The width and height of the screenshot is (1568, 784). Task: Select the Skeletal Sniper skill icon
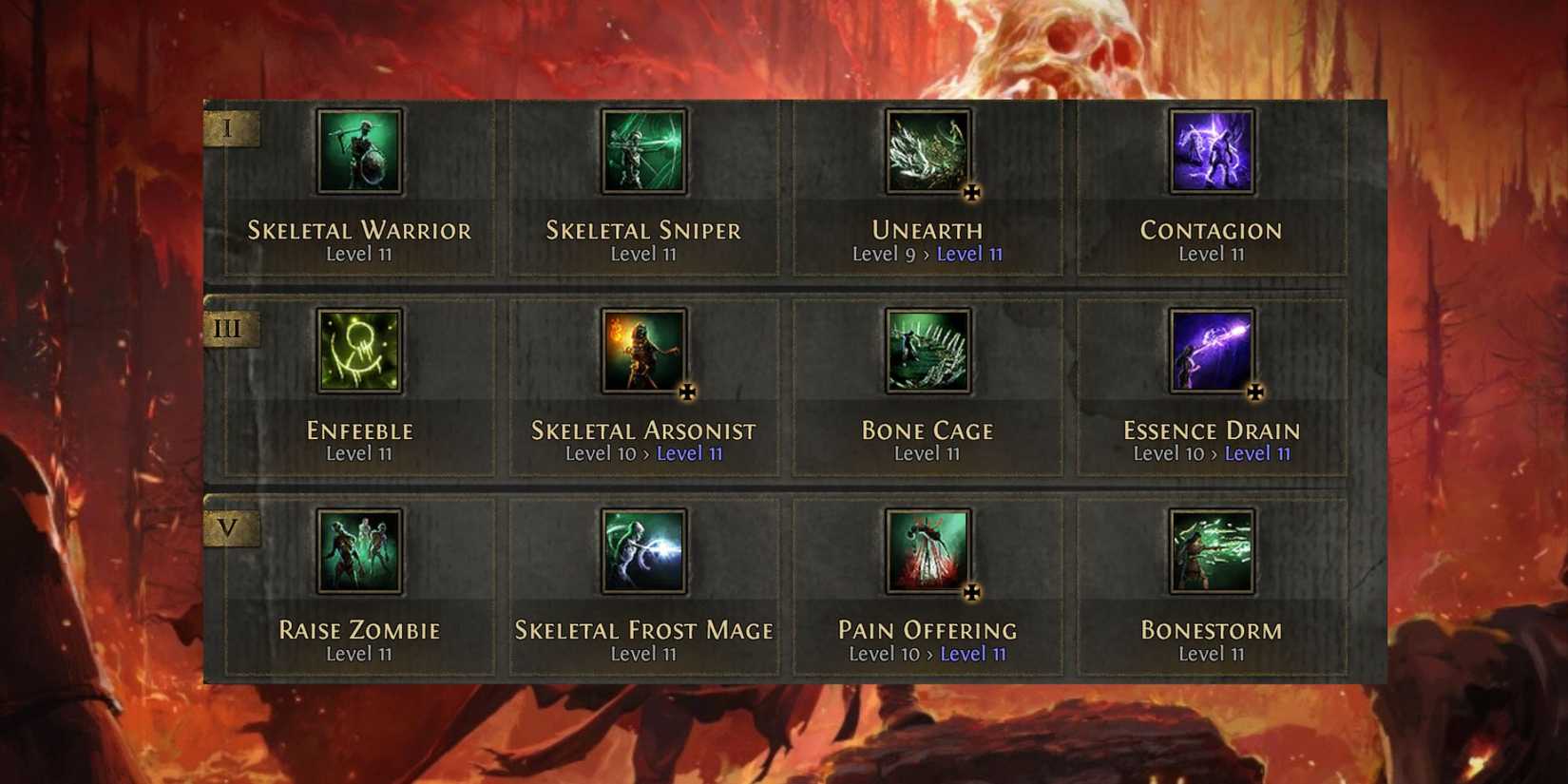click(642, 152)
